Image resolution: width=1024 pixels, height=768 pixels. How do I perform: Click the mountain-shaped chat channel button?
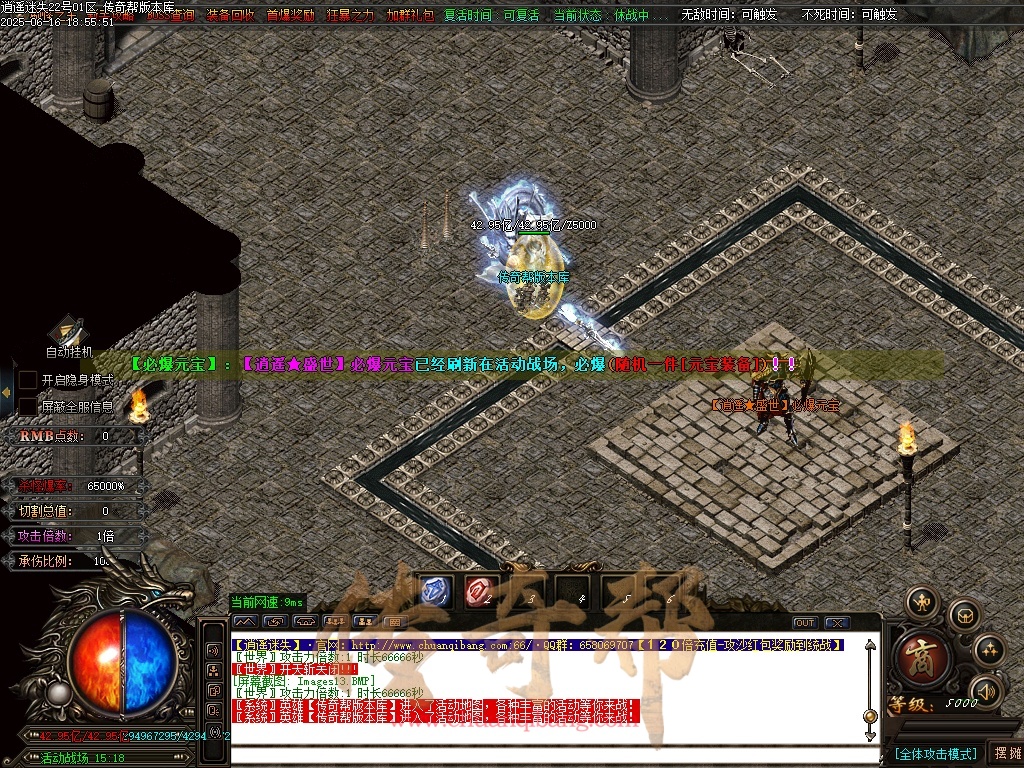tap(245, 622)
